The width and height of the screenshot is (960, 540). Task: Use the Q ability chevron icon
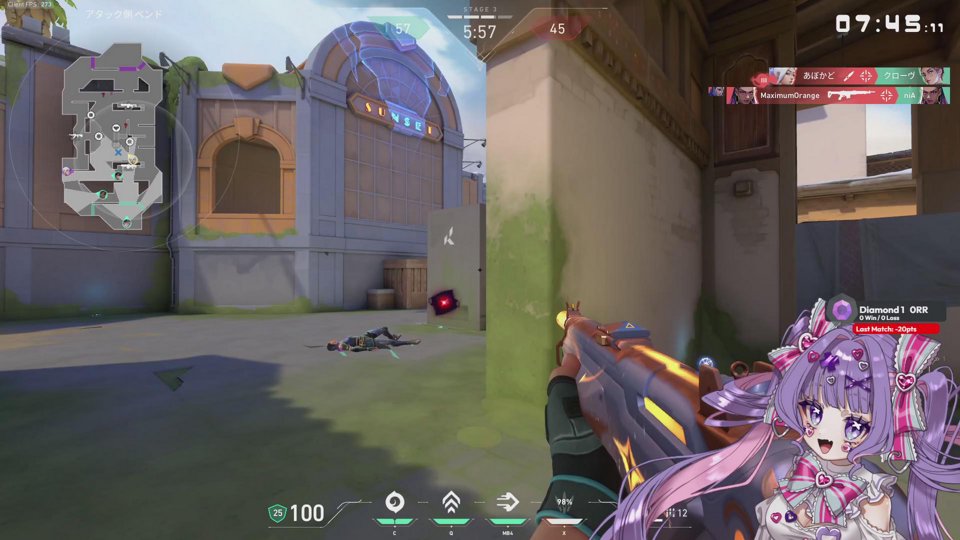tap(450, 502)
